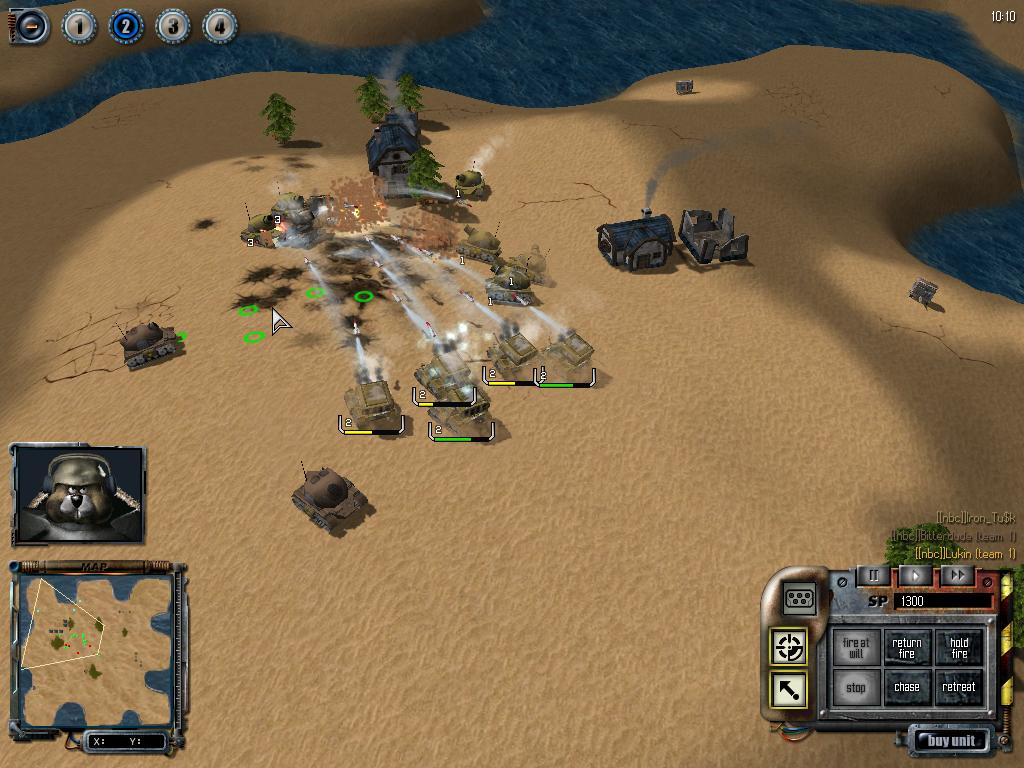Set normal play speed
The width and height of the screenshot is (1024, 768).
click(915, 576)
